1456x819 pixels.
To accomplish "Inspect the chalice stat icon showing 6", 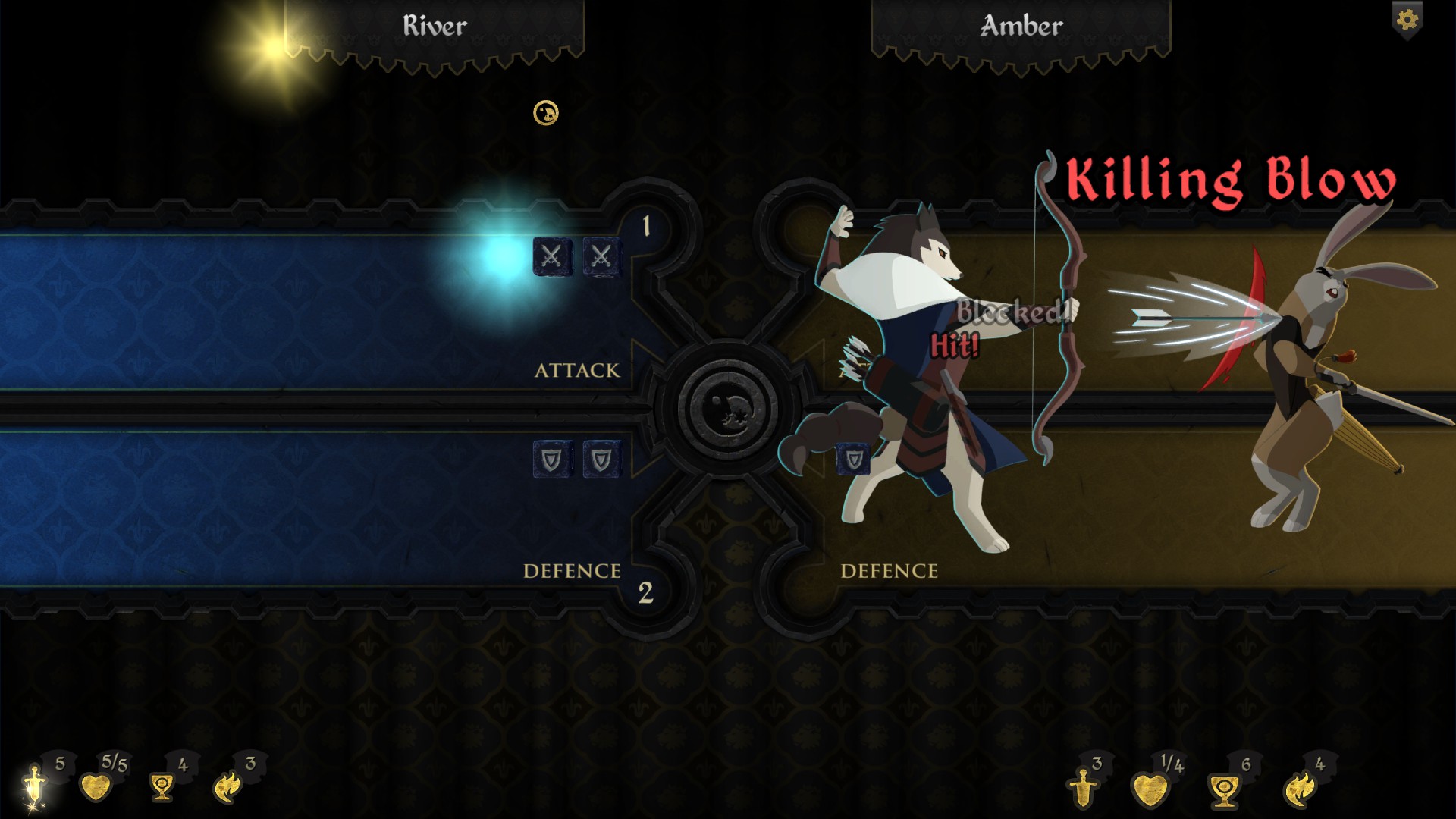I will click(x=1223, y=790).
